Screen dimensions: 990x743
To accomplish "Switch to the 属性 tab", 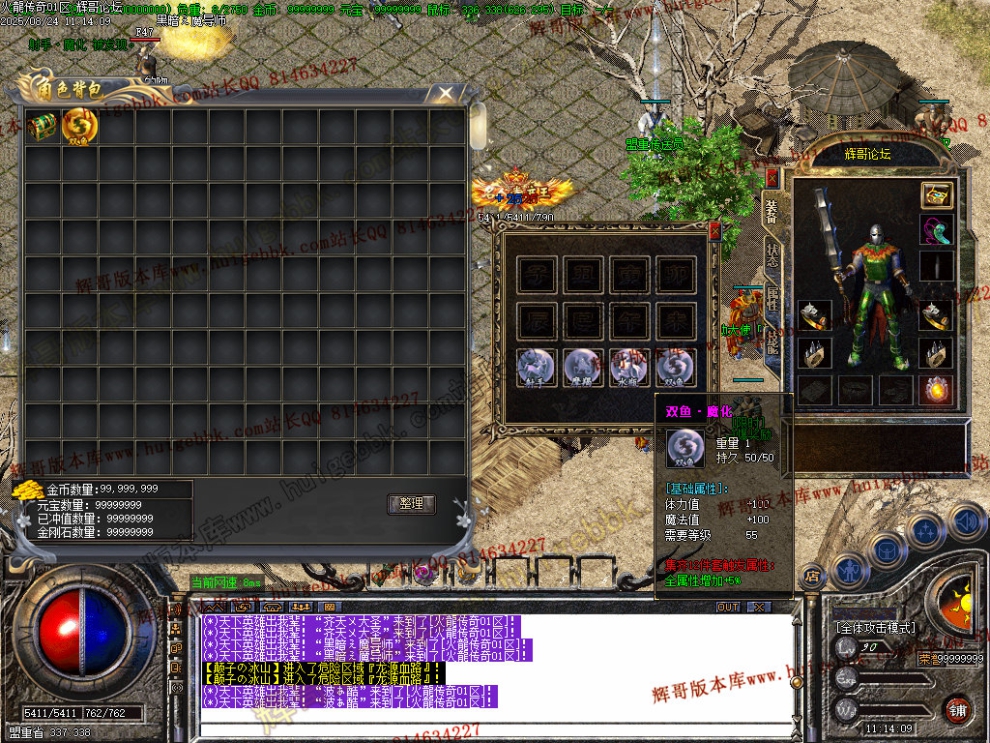I will point(772,300).
